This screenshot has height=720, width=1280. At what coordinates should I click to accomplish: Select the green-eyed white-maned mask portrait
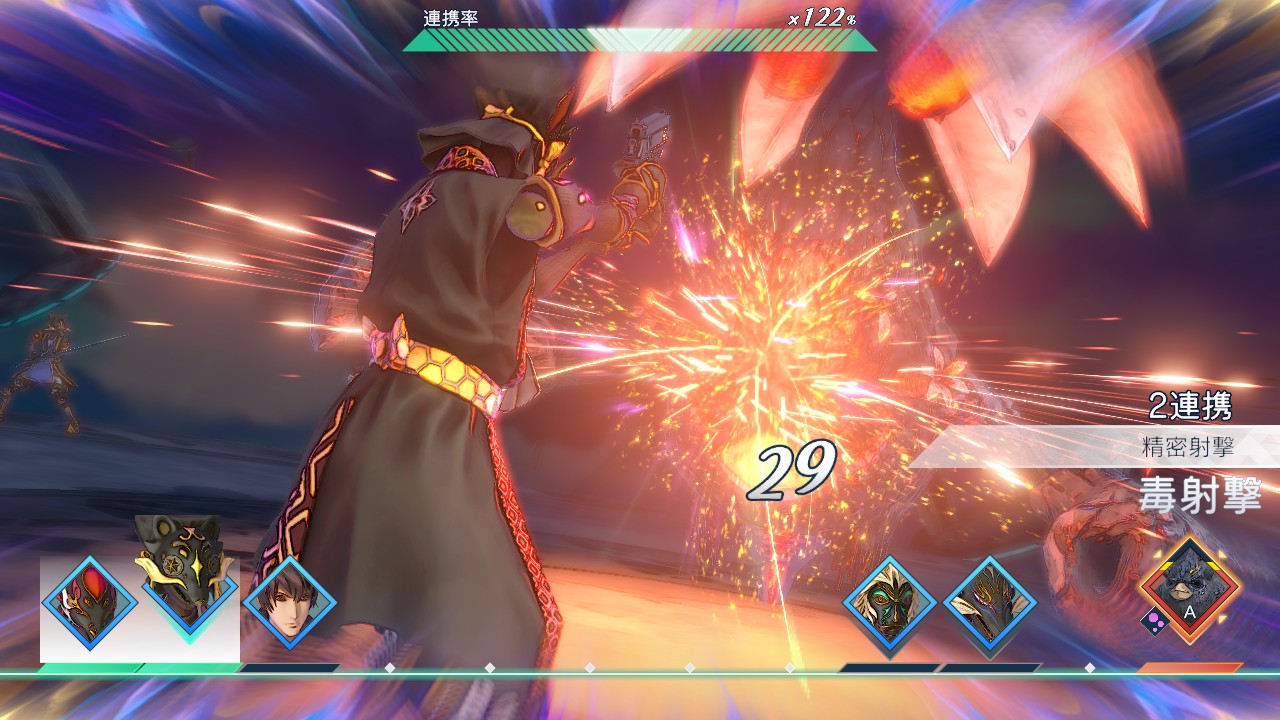889,603
